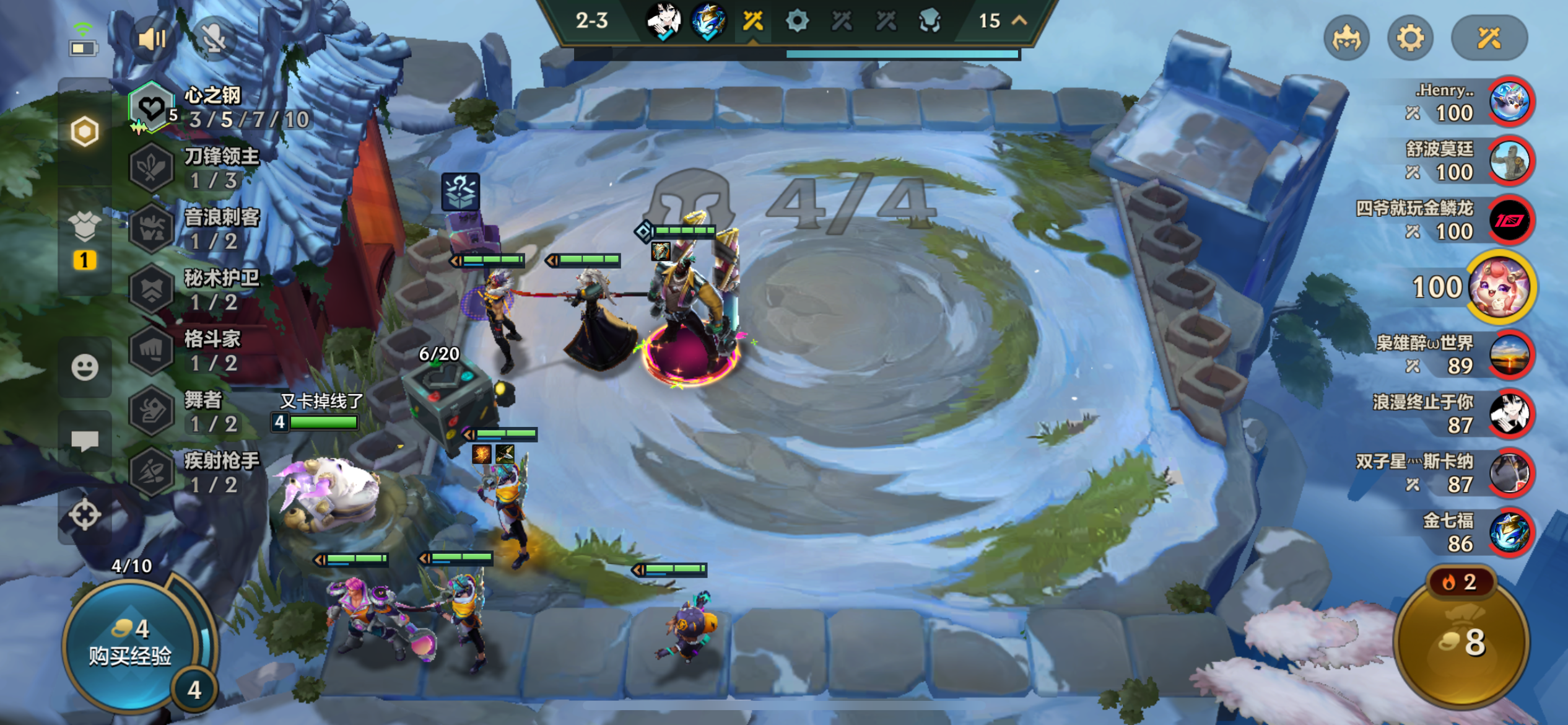
Task: Open the crossed swords battle button
Action: [x=1489, y=38]
